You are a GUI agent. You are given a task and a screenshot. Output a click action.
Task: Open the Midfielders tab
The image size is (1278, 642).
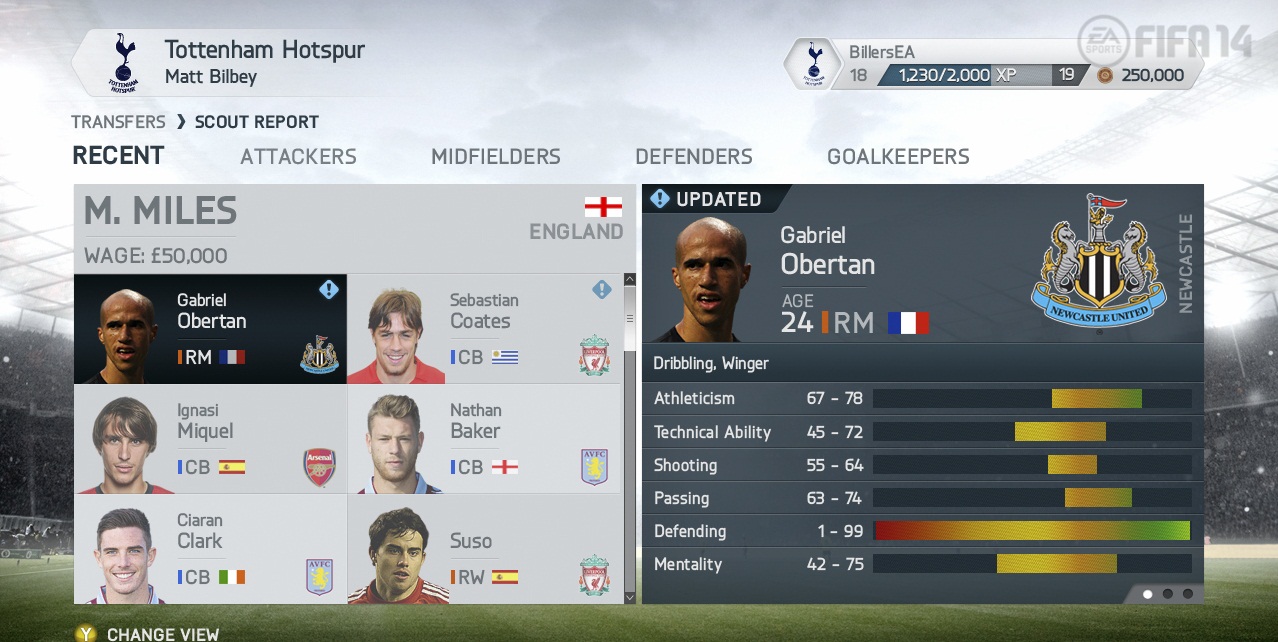(495, 156)
